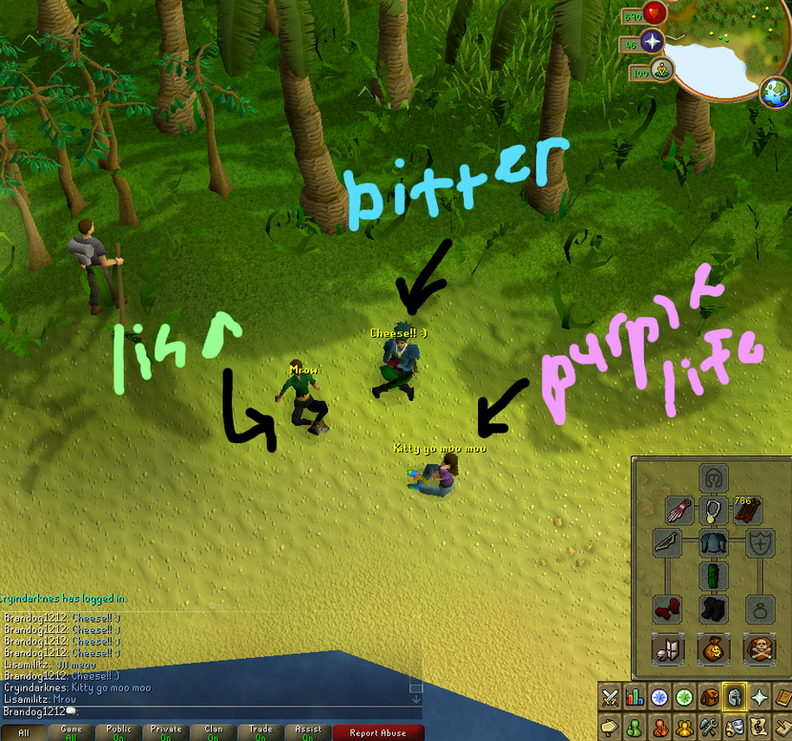Image resolution: width=792 pixels, height=741 pixels.
Task: Select the black boots slot
Action: (x=712, y=609)
